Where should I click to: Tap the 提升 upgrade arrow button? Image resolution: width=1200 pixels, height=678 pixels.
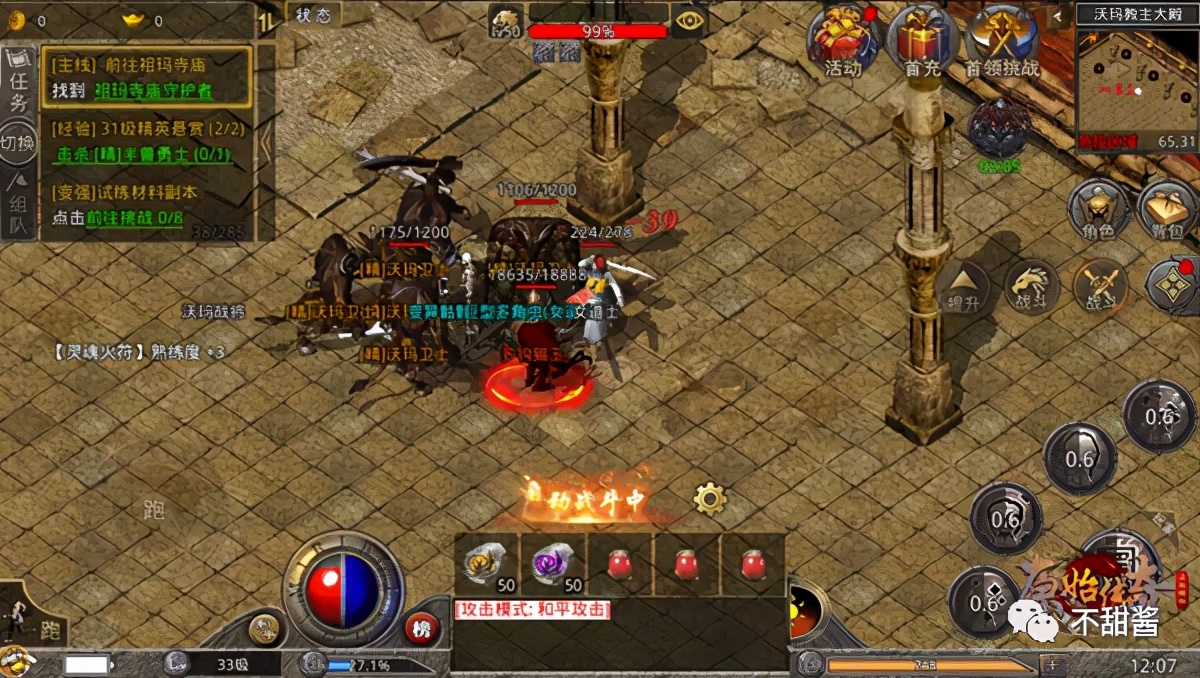tap(961, 288)
